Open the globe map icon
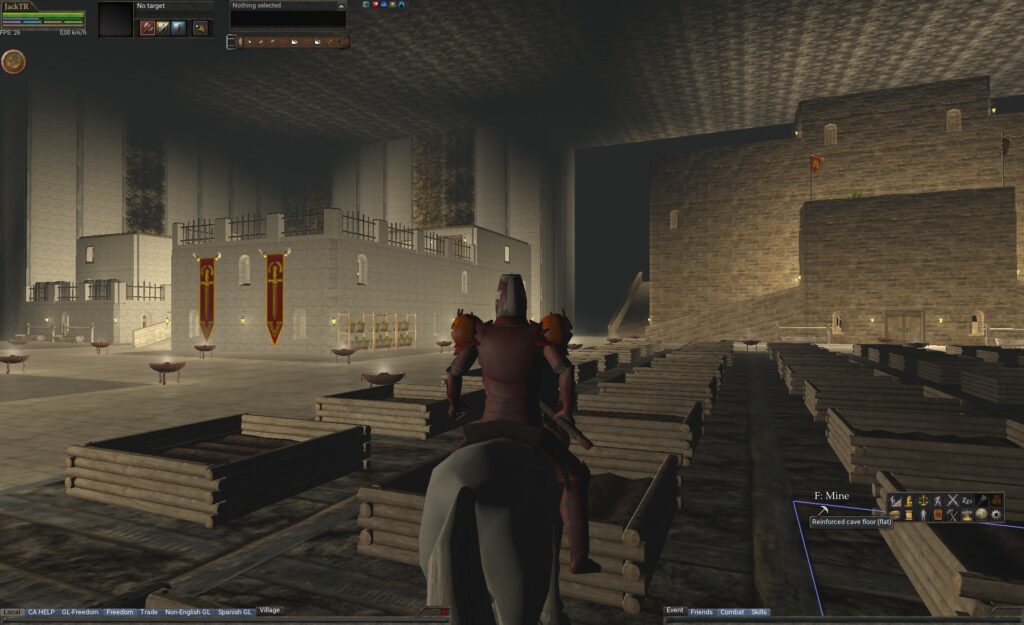1024x625 pixels. [x=982, y=514]
